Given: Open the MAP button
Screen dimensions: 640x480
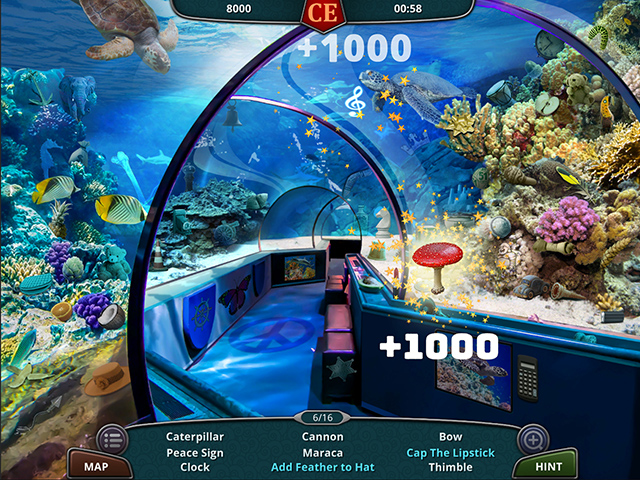Looking at the screenshot, I should pos(96,466).
